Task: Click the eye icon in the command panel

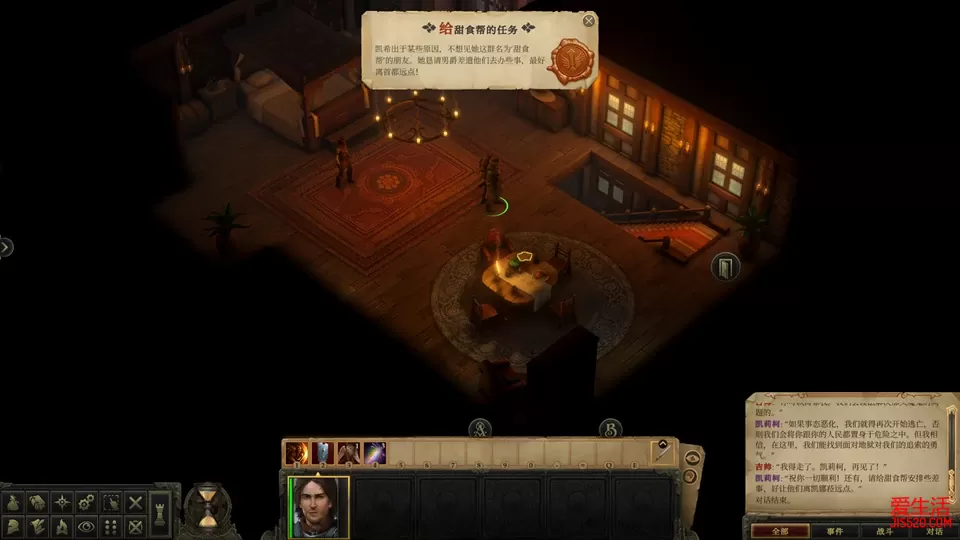Action: click(85, 526)
